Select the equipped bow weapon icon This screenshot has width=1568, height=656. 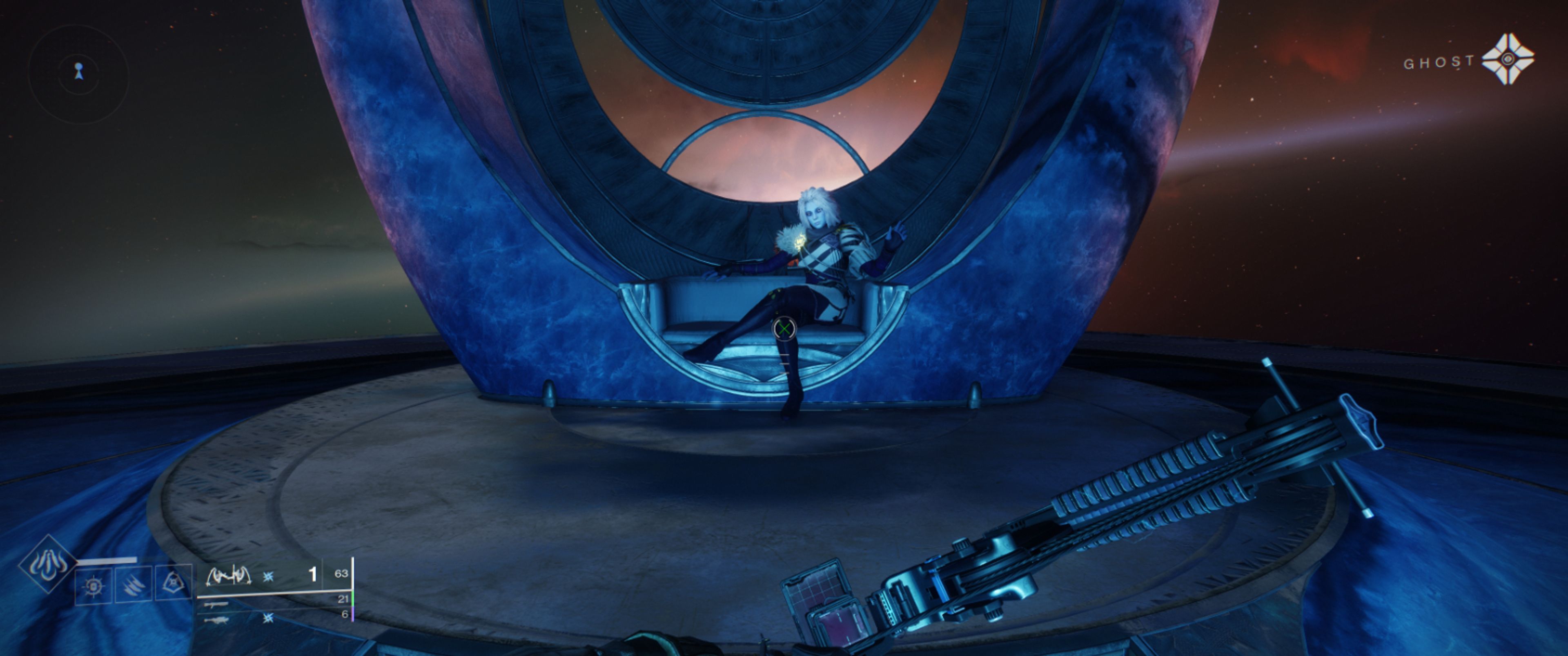click(228, 574)
